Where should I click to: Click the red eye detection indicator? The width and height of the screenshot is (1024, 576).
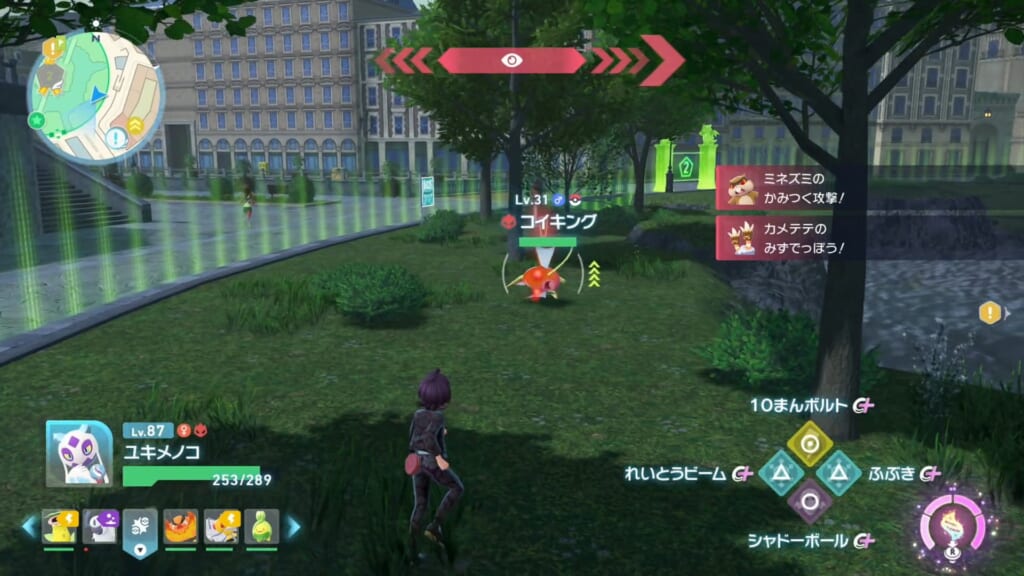click(511, 60)
